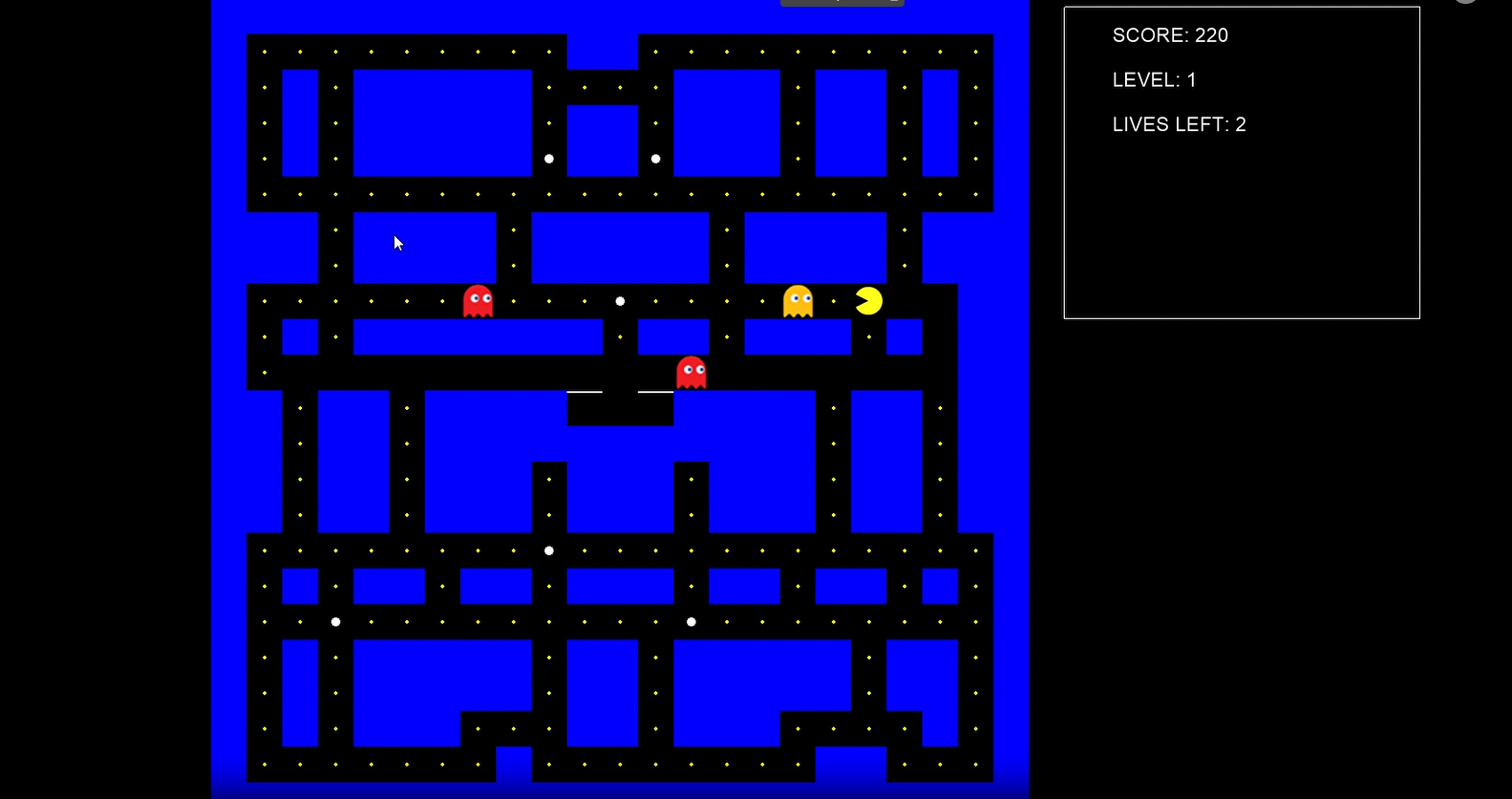The width and height of the screenshot is (1512, 799).
Task: Click the red ghost near center of maze
Action: [x=691, y=372]
